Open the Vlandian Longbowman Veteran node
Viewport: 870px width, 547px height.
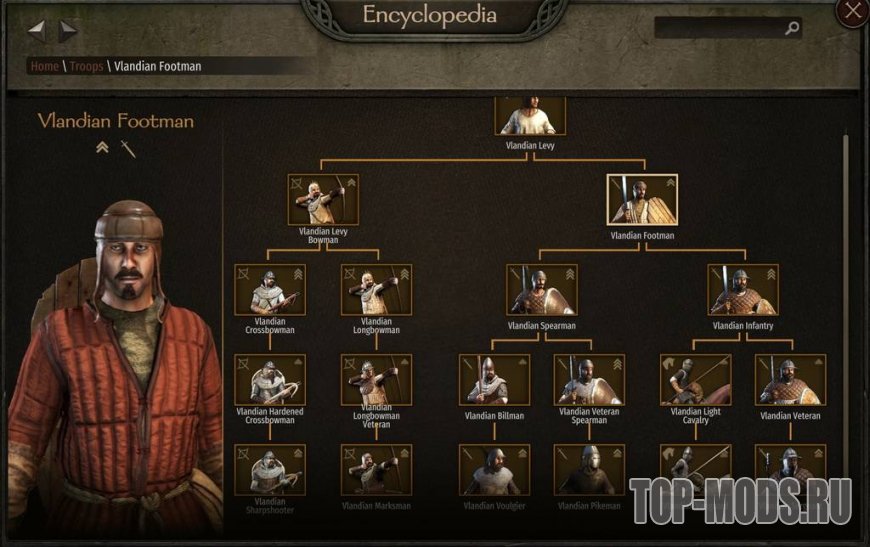(376, 379)
